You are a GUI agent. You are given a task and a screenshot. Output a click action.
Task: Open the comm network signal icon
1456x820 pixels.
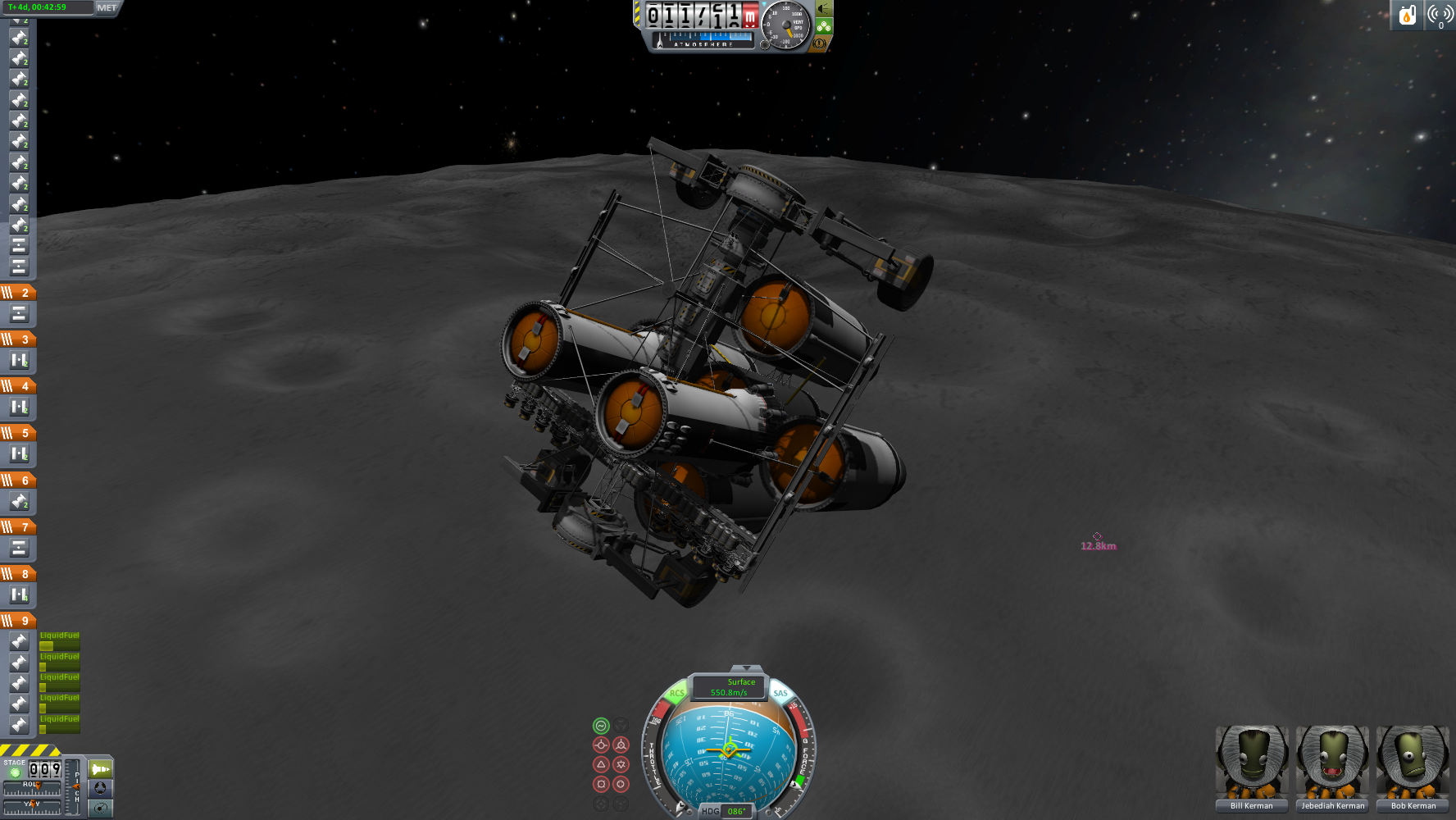pyautogui.click(x=1440, y=15)
